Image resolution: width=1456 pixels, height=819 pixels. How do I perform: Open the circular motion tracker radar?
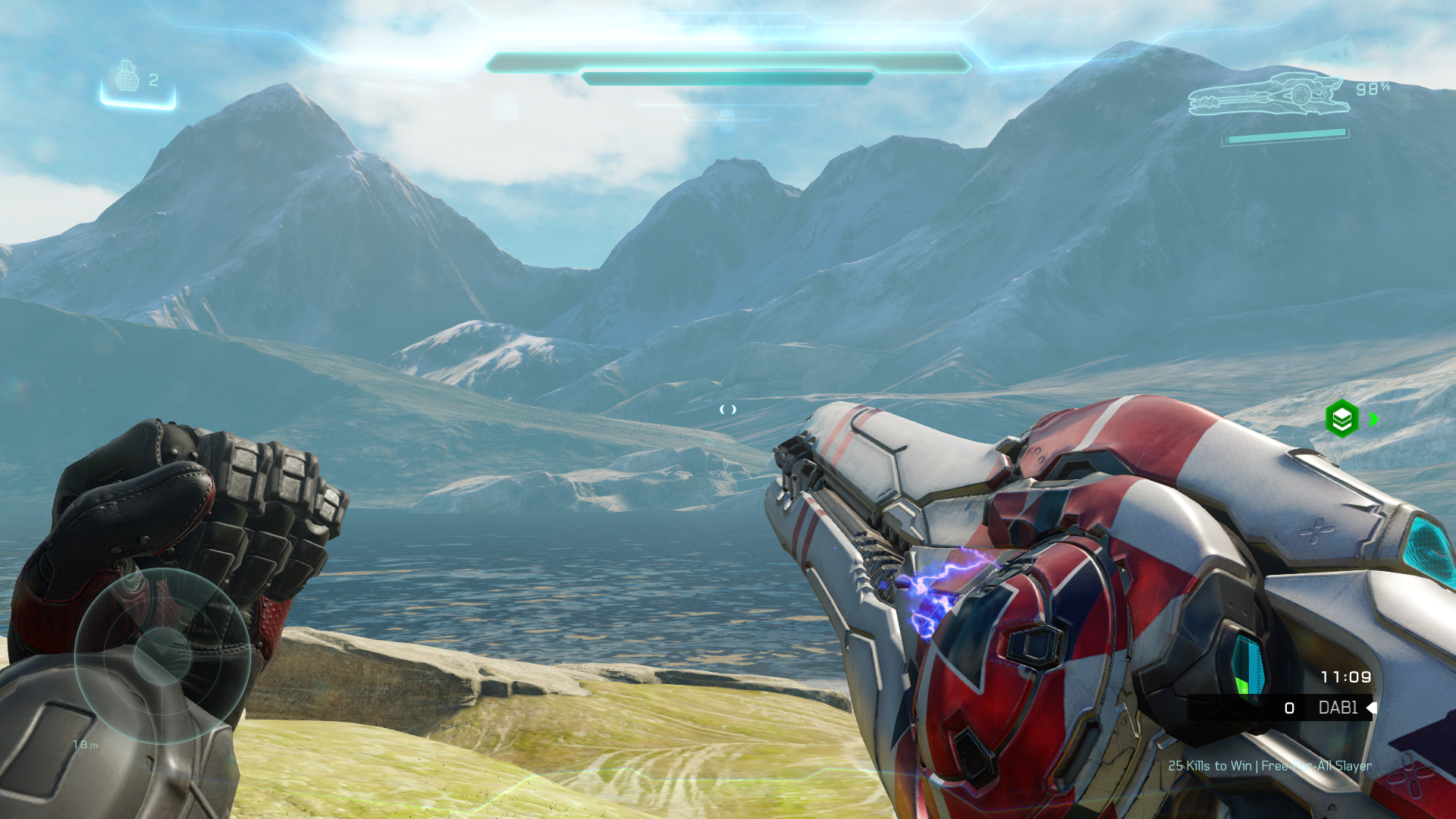[x=162, y=656]
